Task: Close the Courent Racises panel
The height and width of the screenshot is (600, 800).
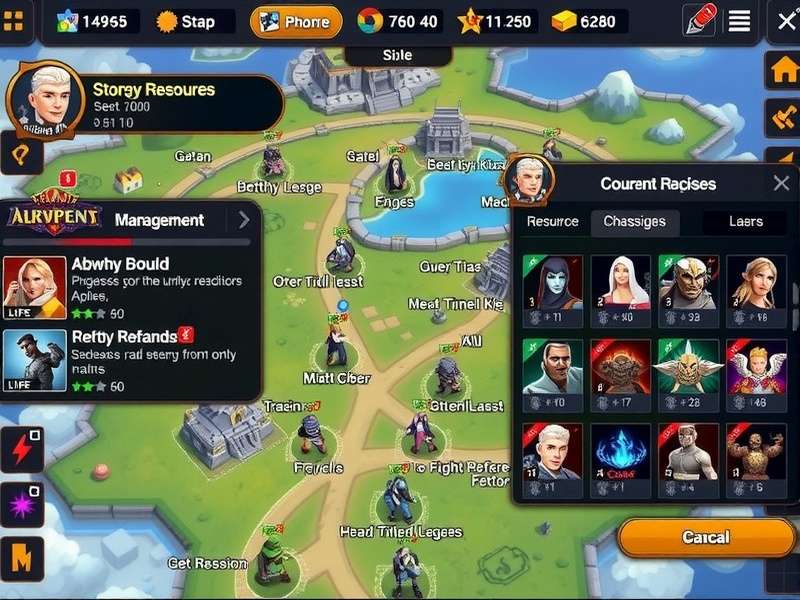Action: coord(781,183)
